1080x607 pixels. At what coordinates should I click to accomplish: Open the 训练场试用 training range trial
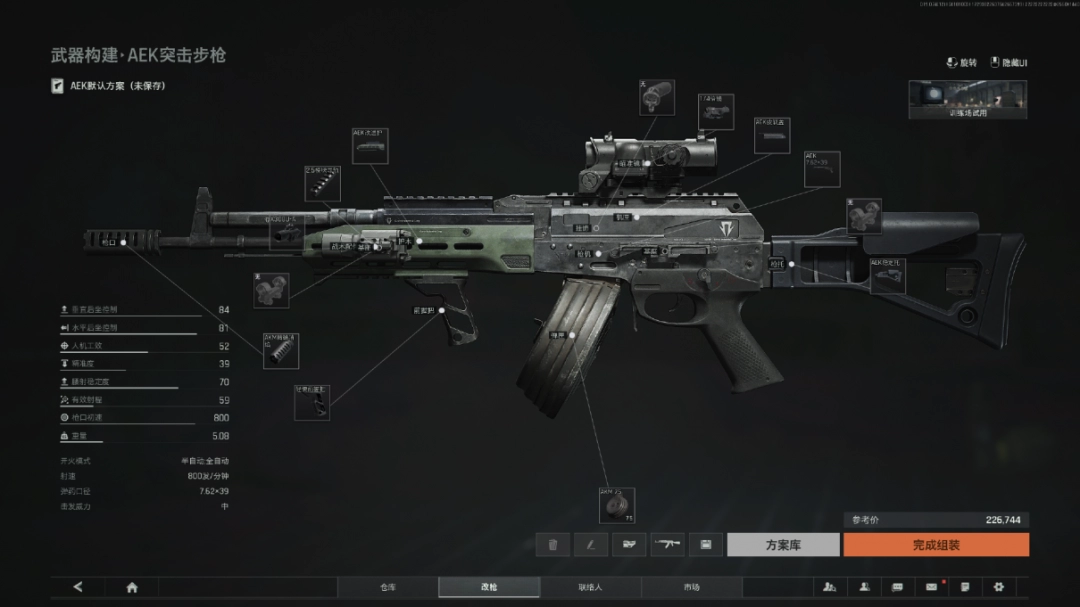click(x=967, y=100)
